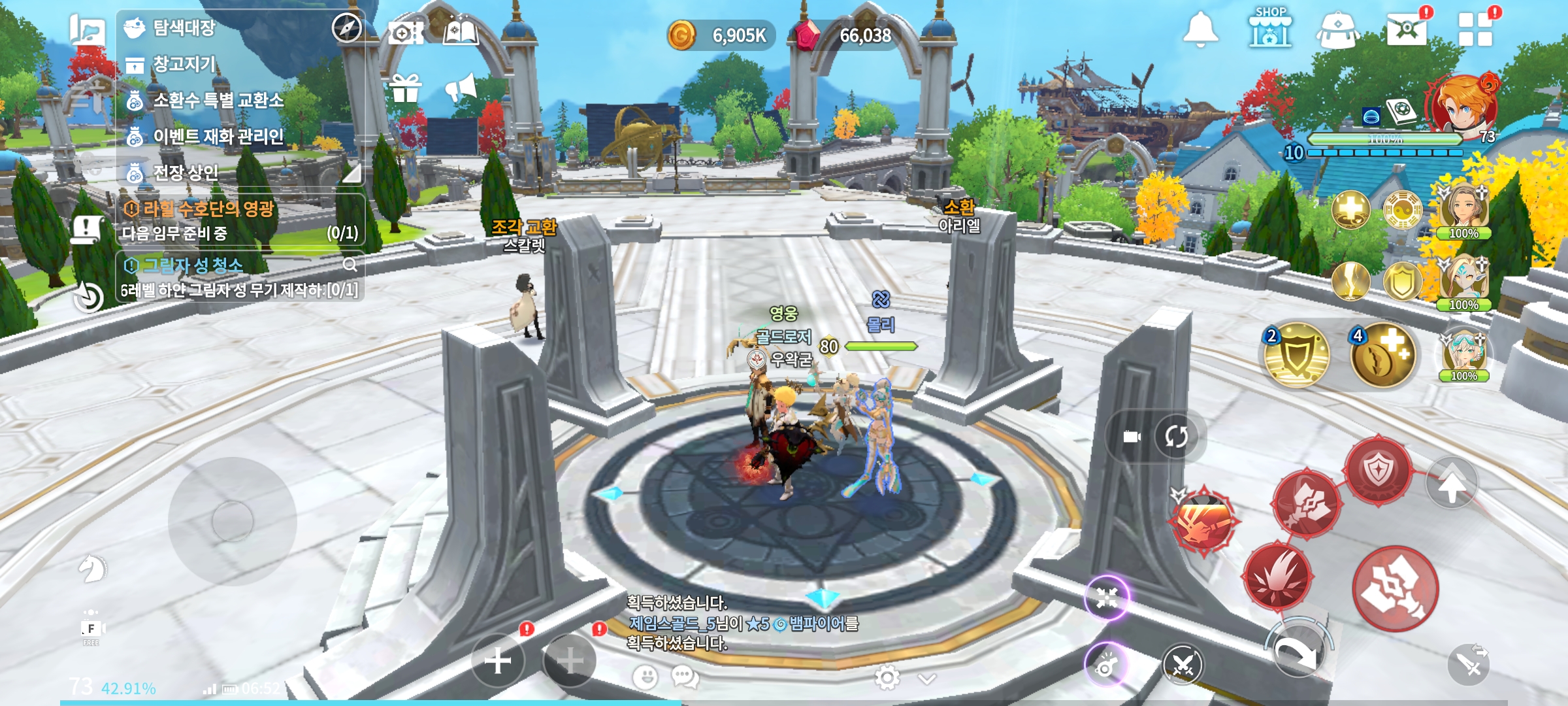Activate the red shield skill

pos(1378,469)
